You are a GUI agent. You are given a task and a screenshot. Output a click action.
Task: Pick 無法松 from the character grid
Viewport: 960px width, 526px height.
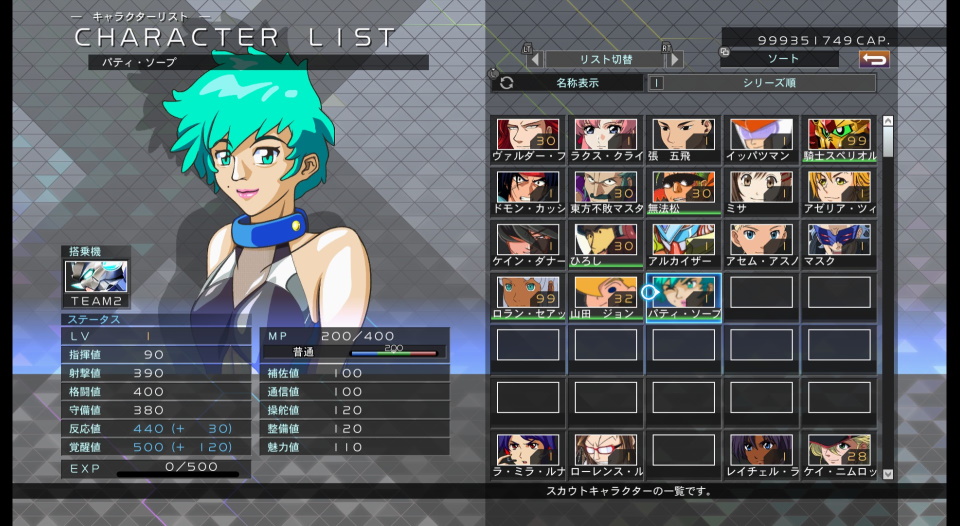point(684,192)
